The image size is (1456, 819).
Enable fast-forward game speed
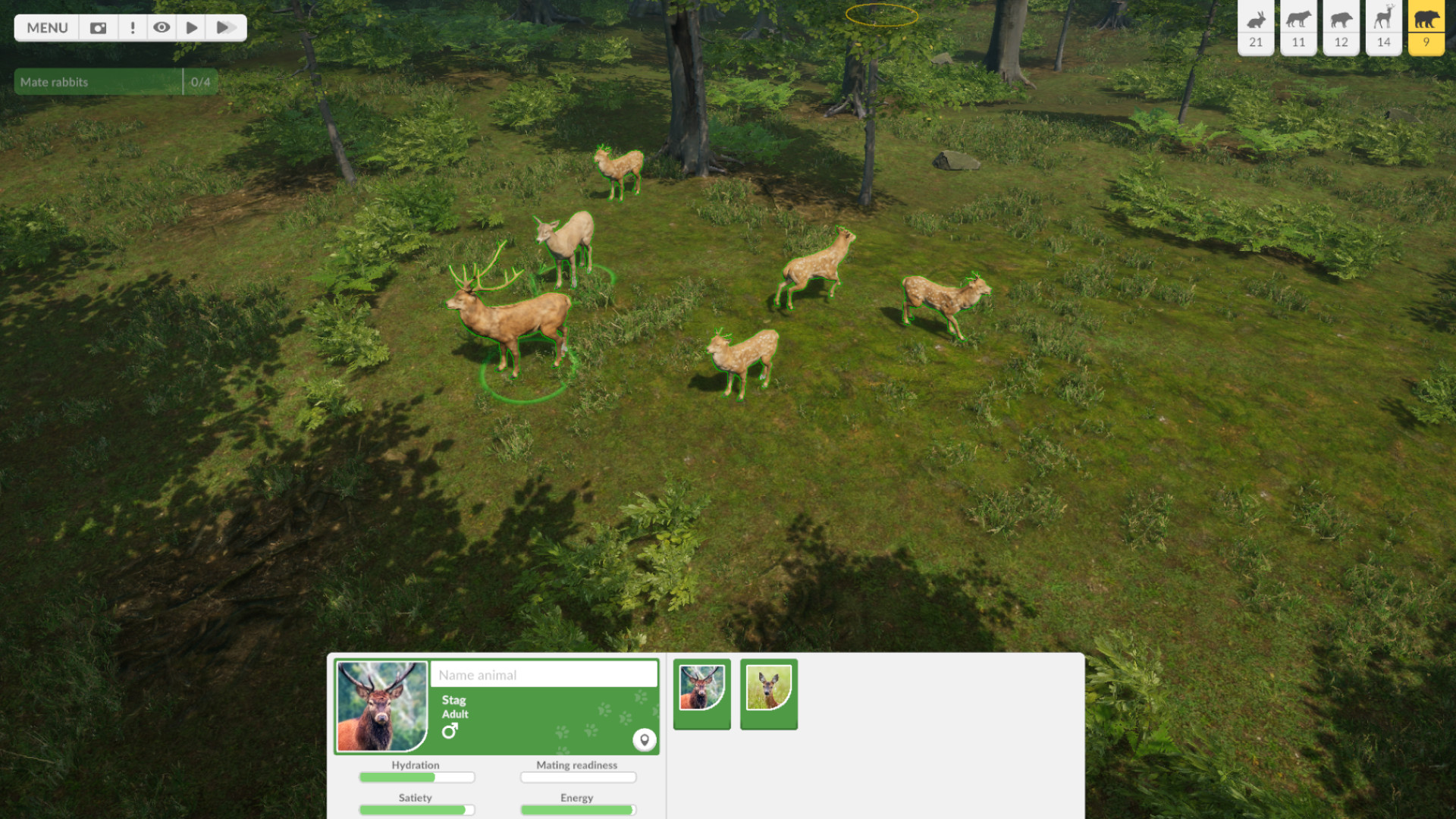click(x=224, y=27)
